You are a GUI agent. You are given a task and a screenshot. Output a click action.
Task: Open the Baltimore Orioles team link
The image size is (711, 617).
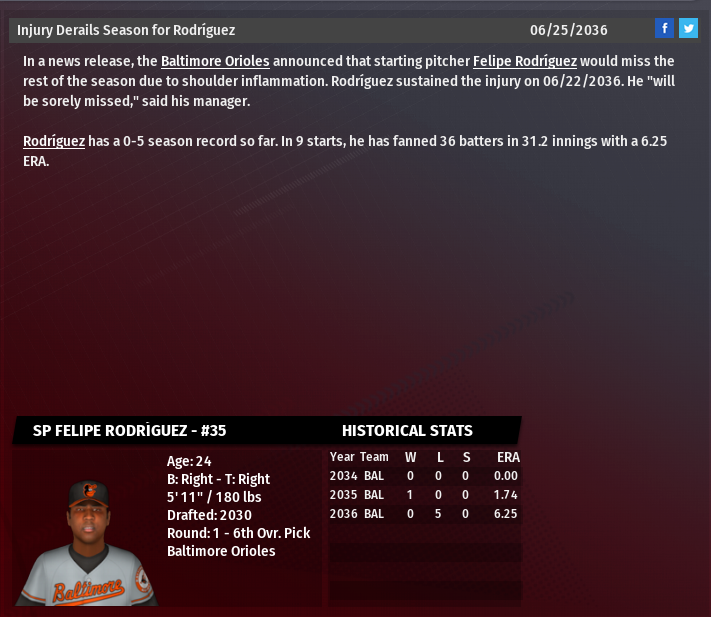(215, 61)
